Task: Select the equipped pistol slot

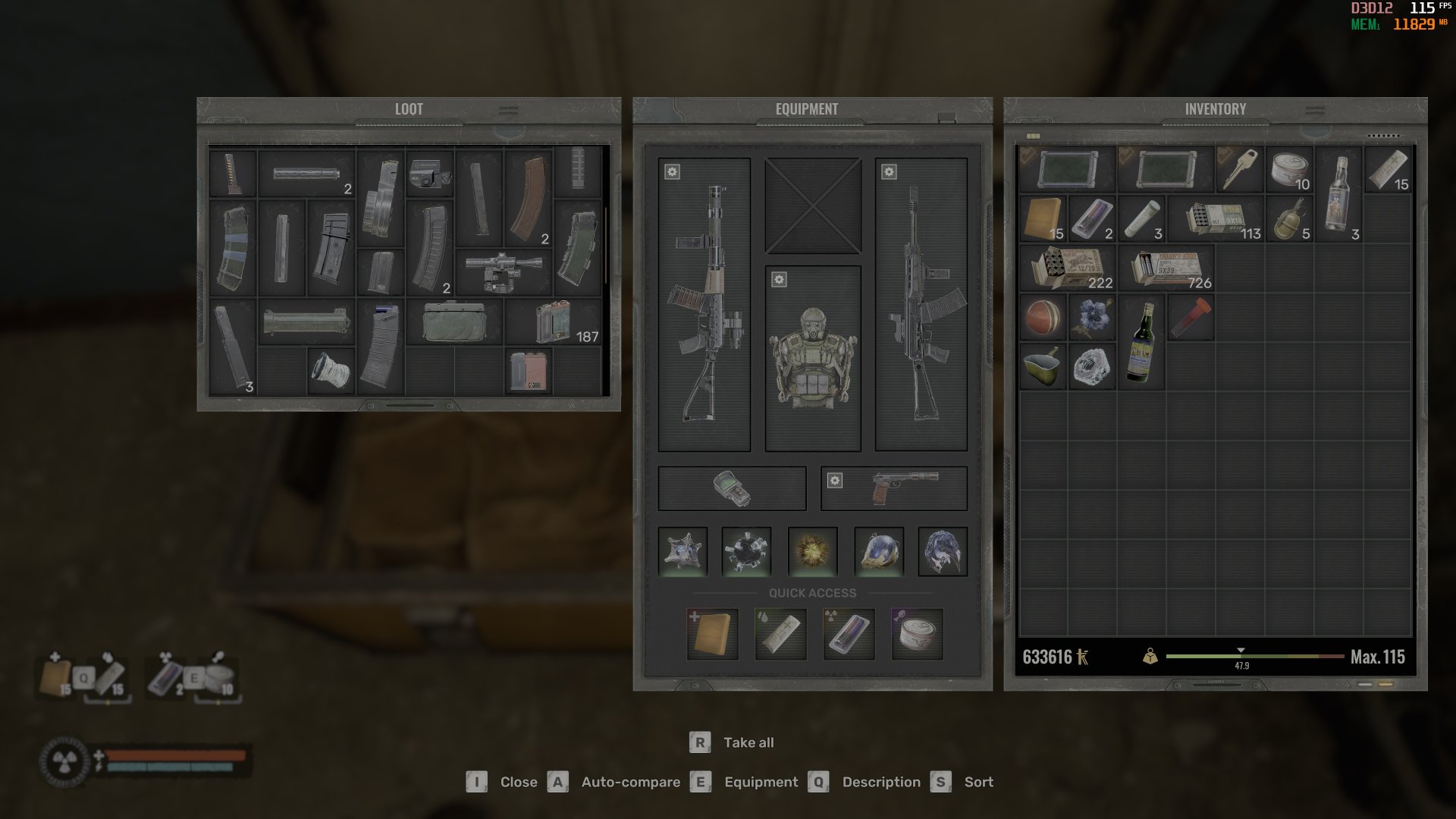Action: click(895, 488)
